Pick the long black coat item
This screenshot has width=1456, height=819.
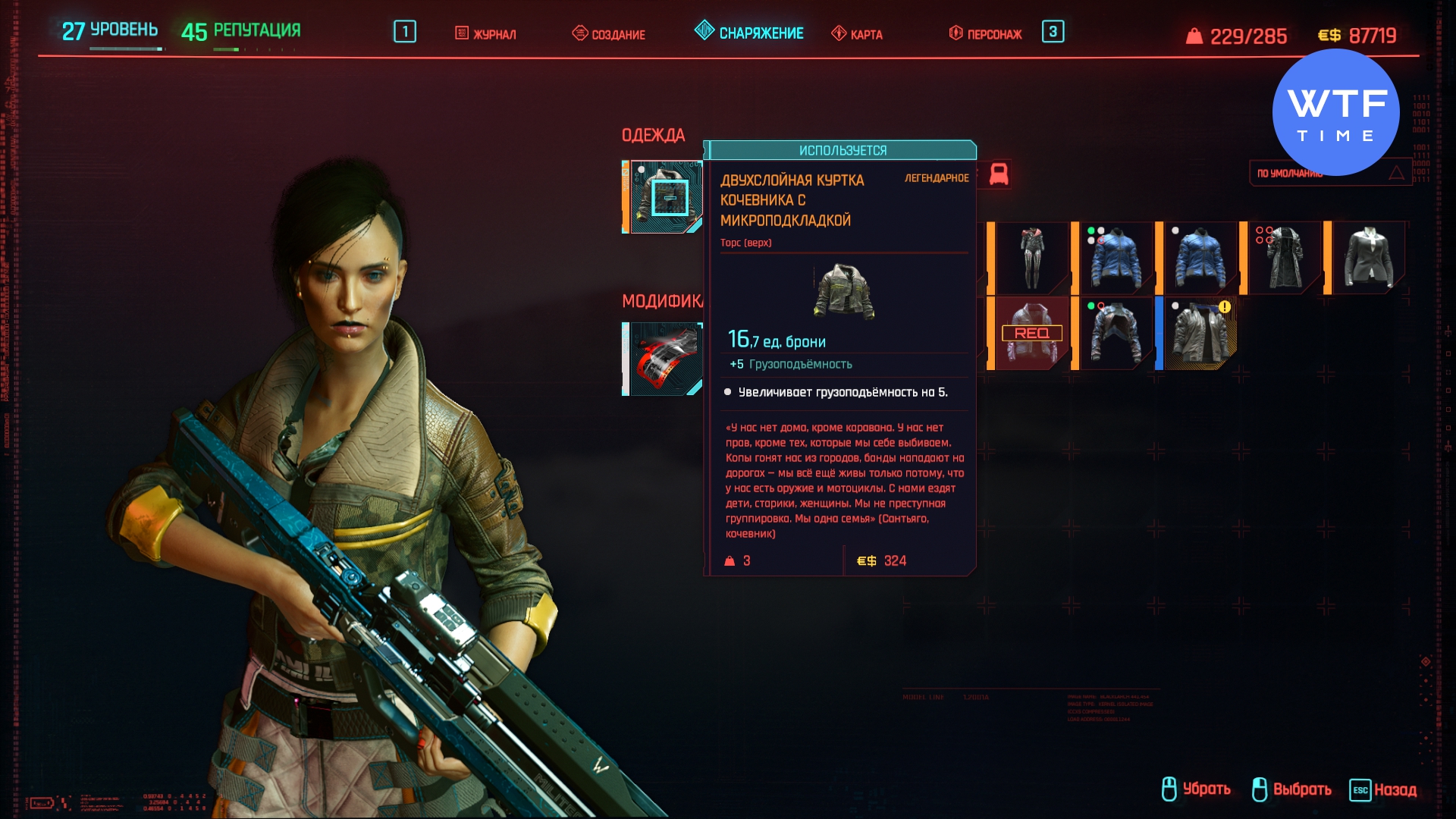point(1283,259)
